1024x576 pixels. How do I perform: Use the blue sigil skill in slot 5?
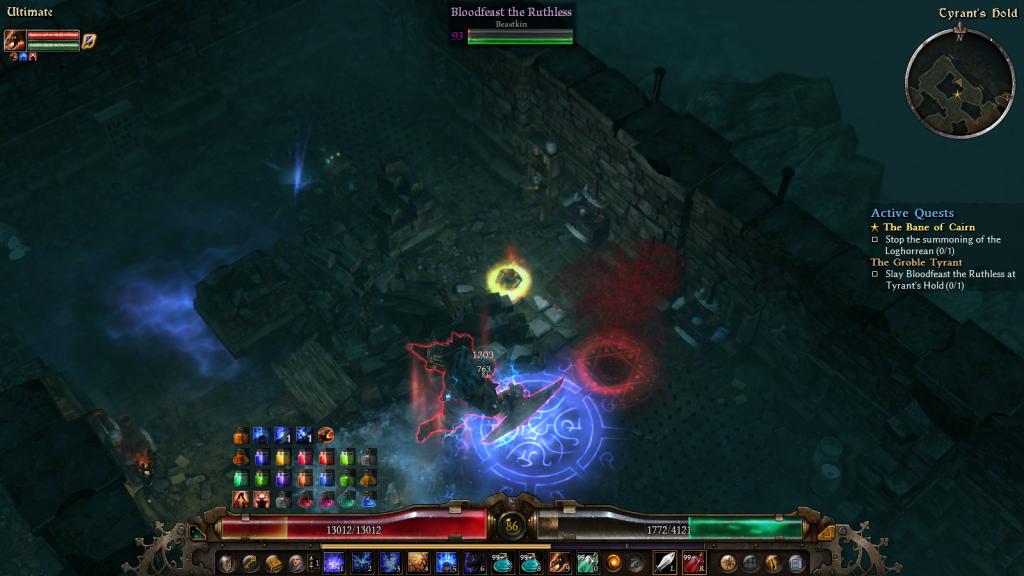[x=446, y=562]
